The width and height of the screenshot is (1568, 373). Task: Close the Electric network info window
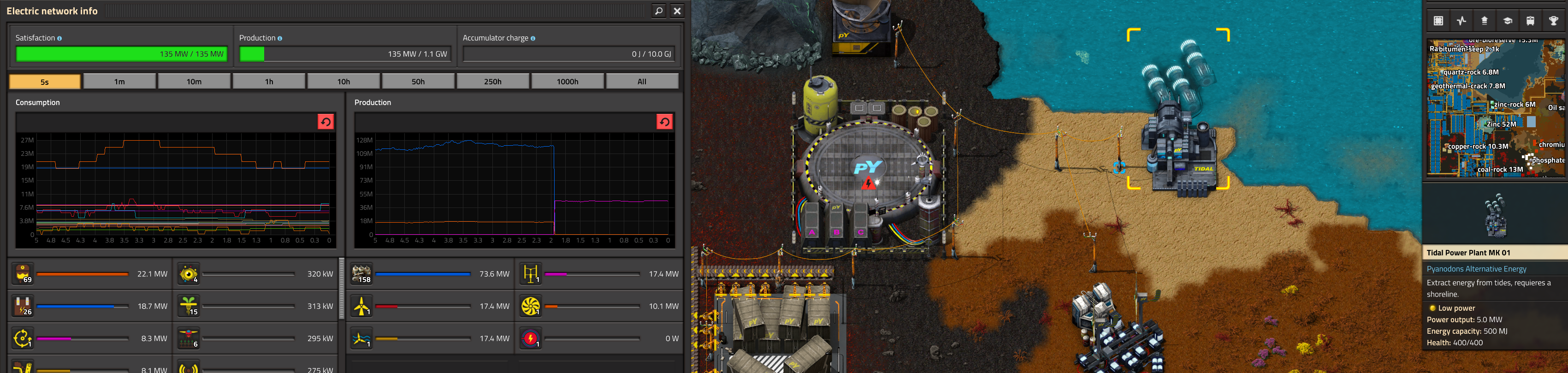tap(677, 11)
